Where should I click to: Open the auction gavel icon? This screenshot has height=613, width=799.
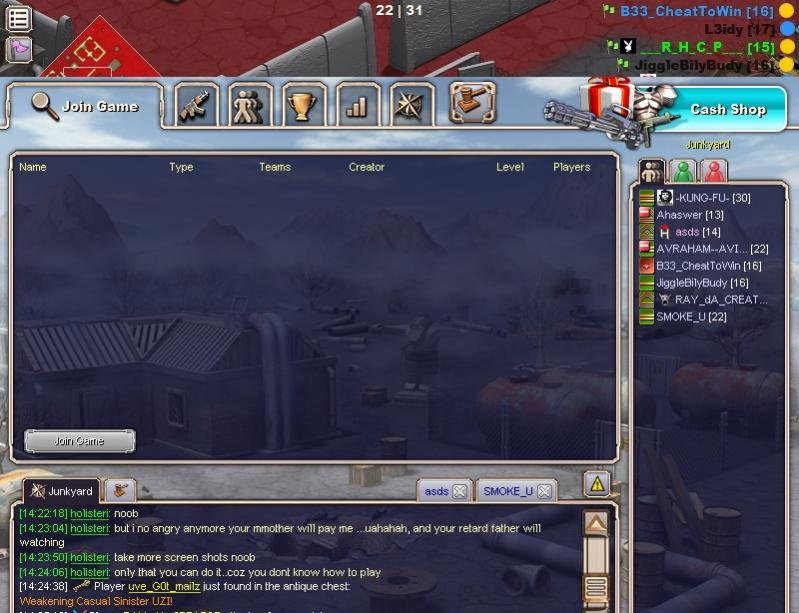473,101
